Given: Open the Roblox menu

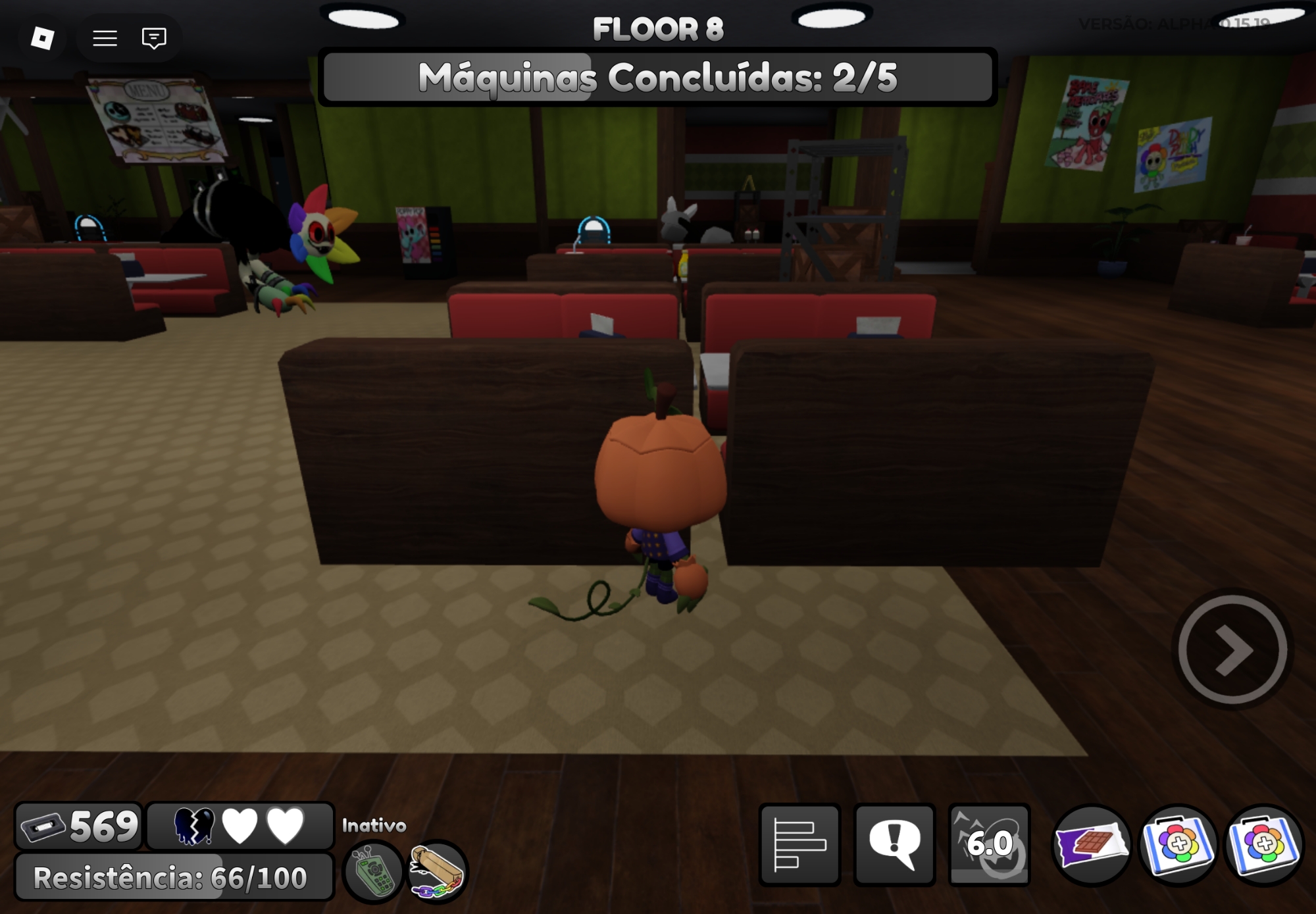Looking at the screenshot, I should [x=43, y=38].
